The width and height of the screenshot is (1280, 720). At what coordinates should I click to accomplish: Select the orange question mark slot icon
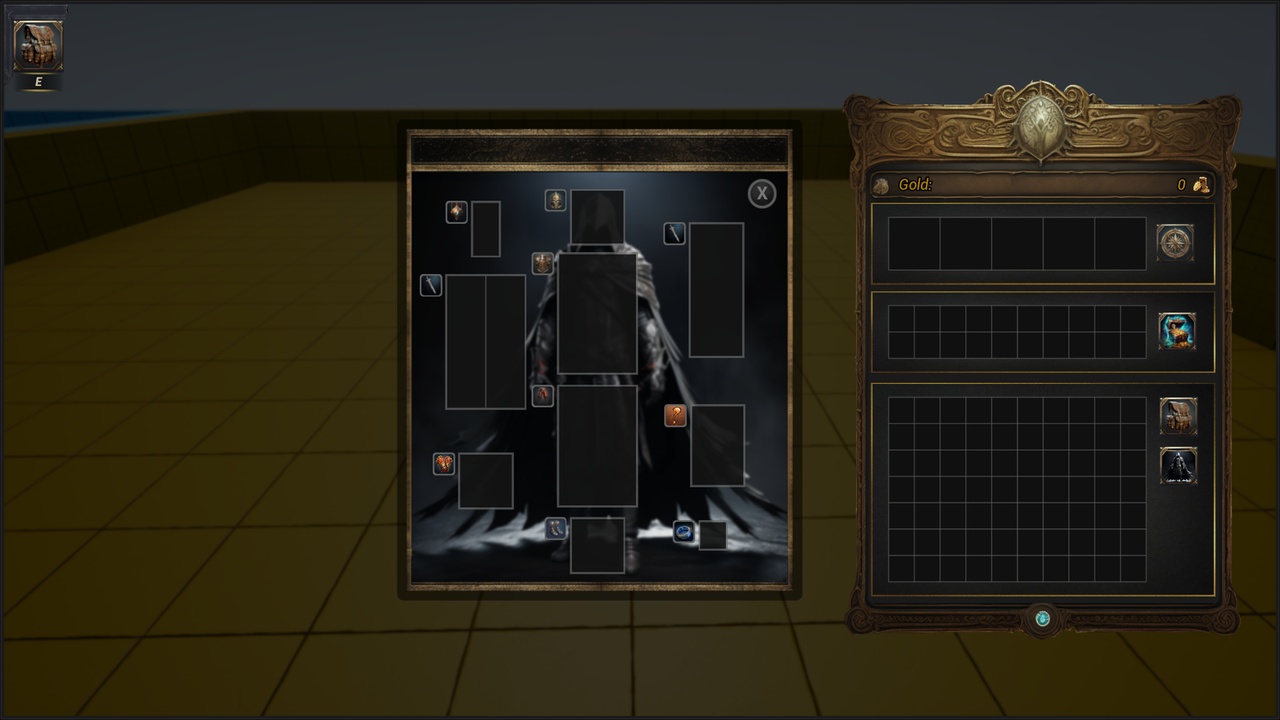coord(676,416)
